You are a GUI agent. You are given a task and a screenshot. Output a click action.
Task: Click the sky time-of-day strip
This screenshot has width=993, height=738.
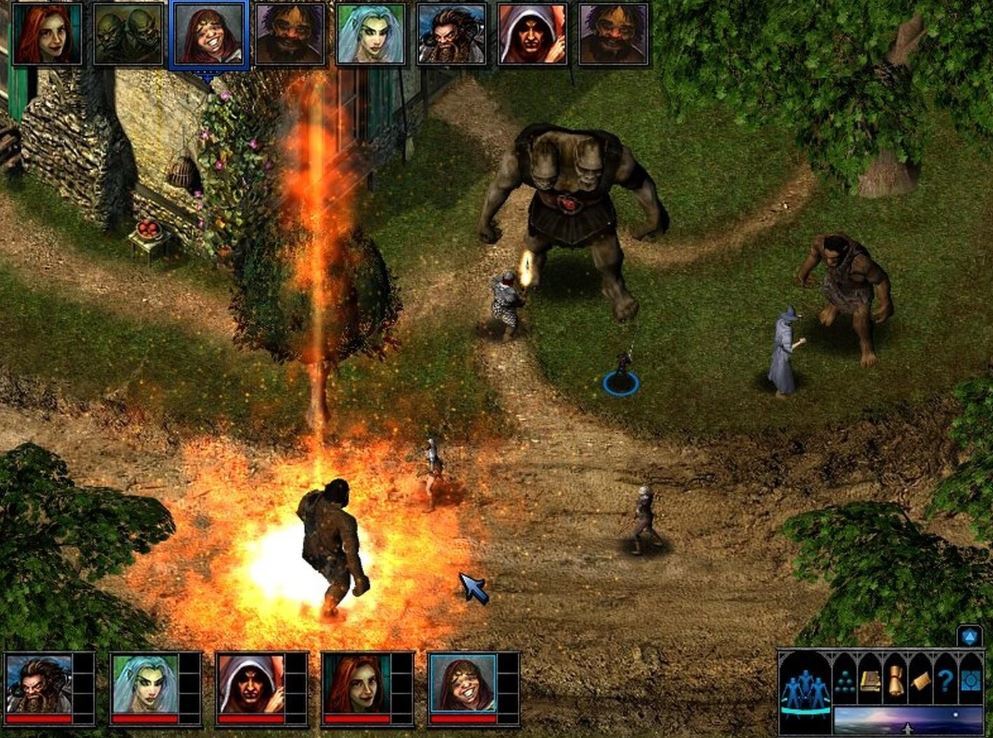click(x=908, y=720)
